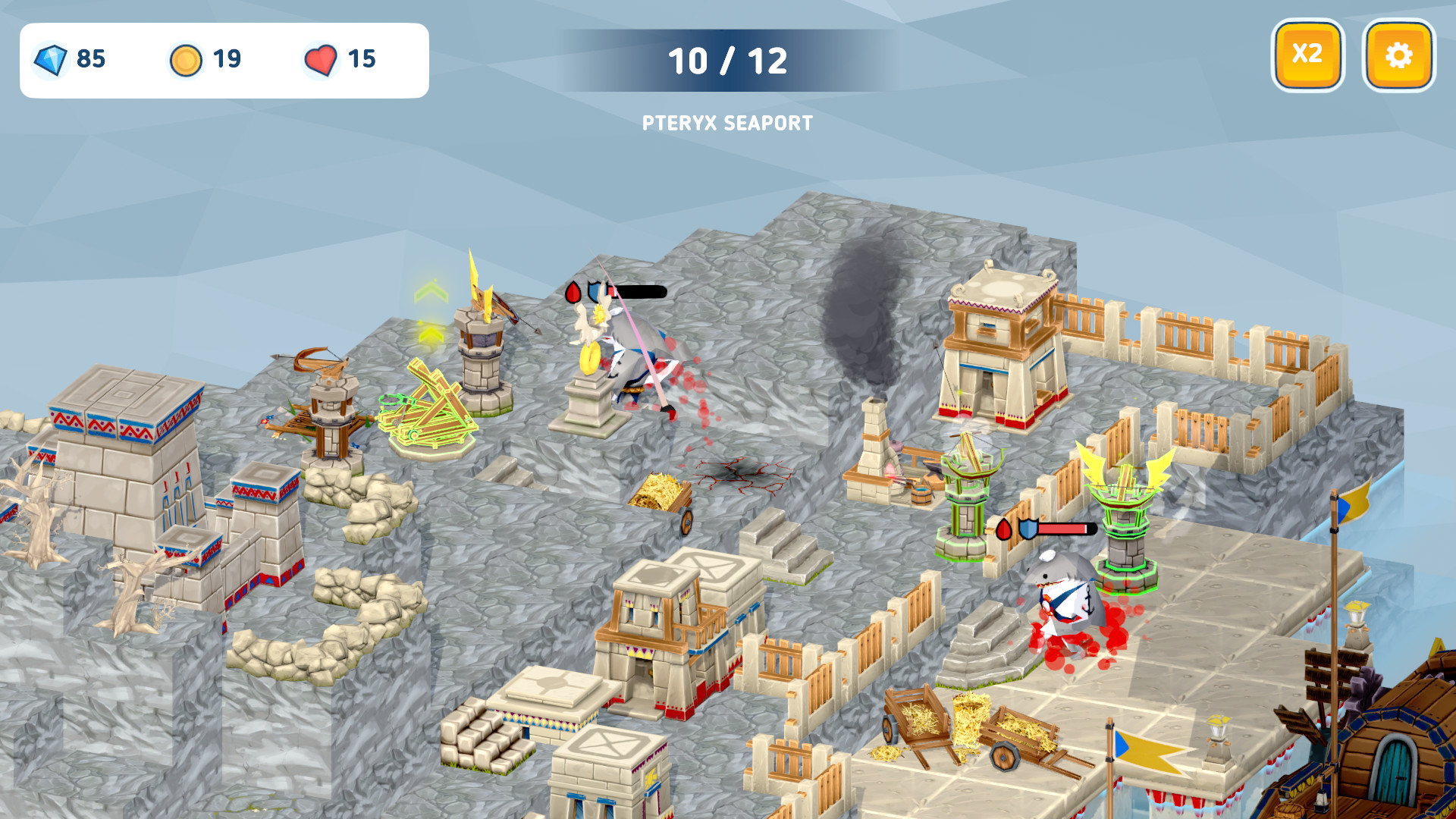Click the wave counter showing 10 / 12
The width and height of the screenshot is (1456, 819).
tap(728, 61)
